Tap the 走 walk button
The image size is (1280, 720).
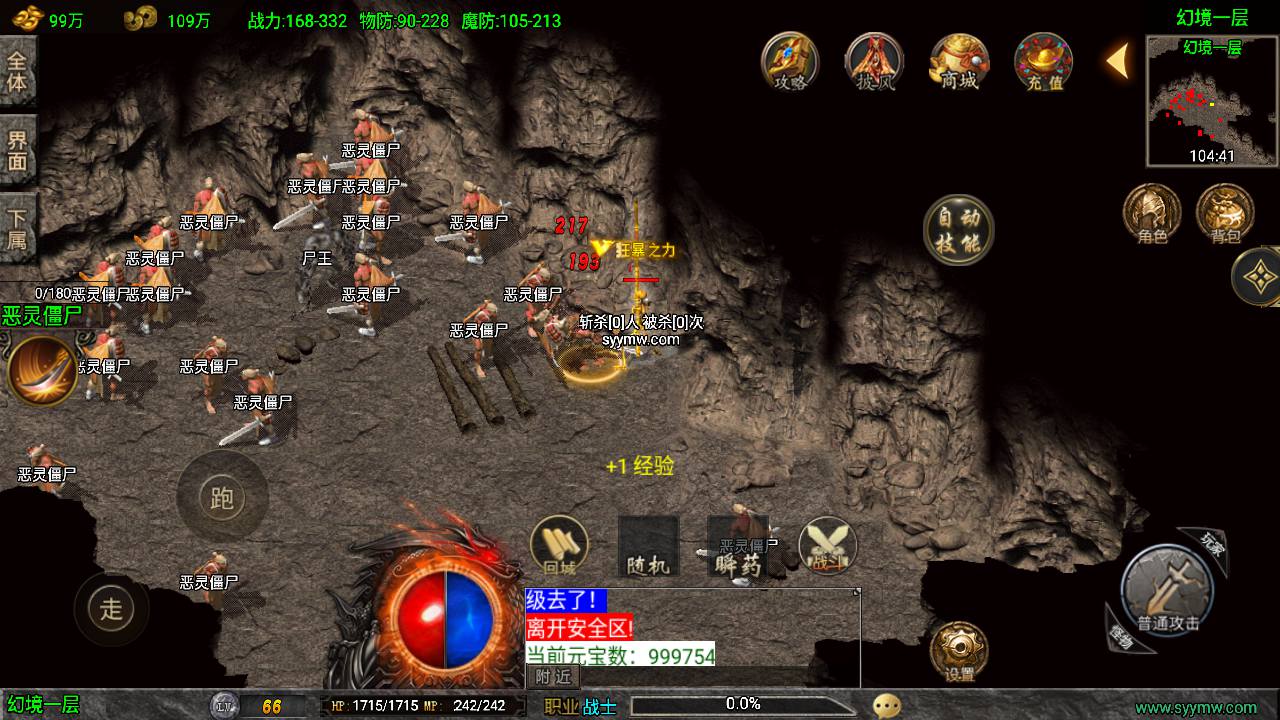point(111,607)
